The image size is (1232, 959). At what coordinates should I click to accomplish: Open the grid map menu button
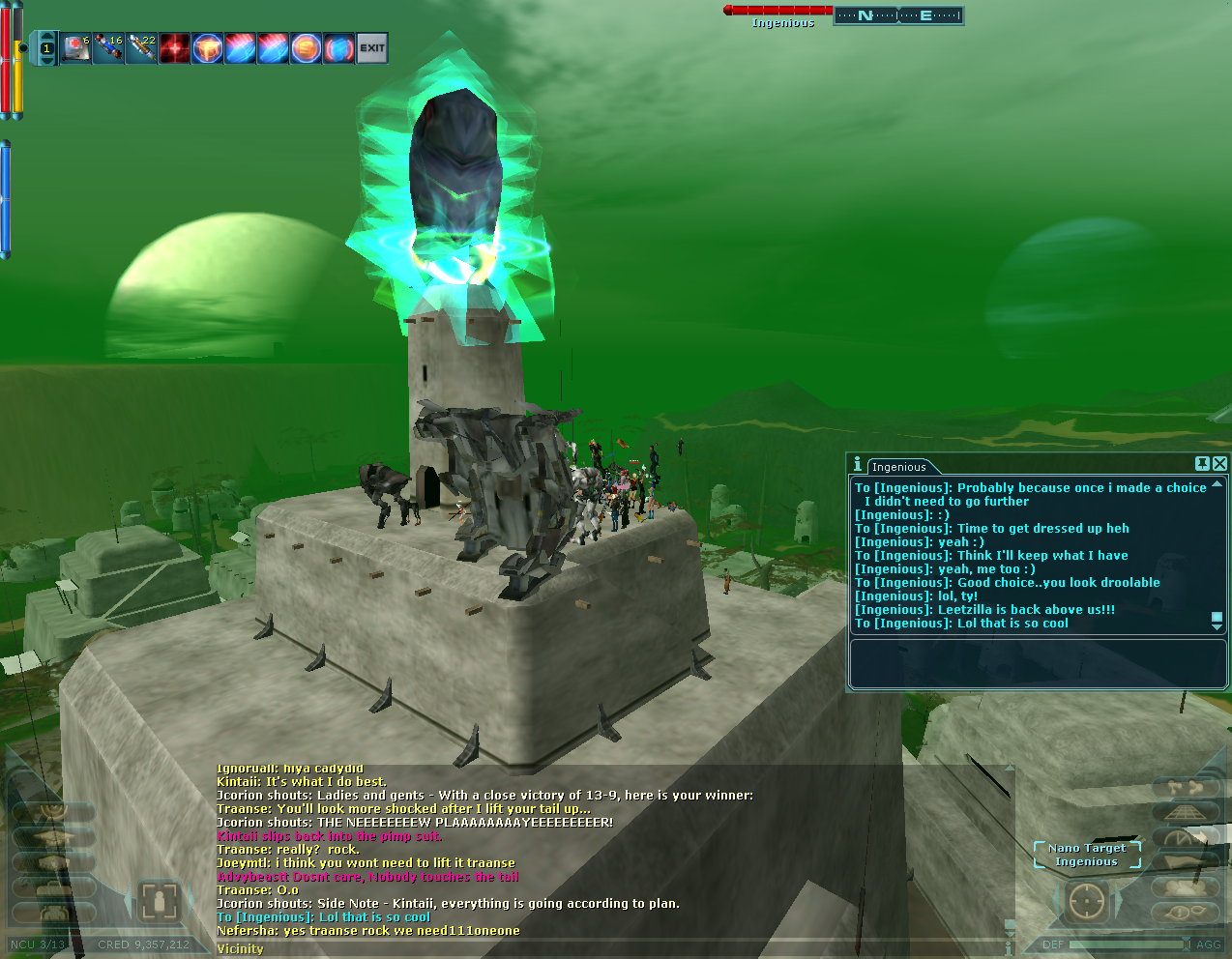(x=1186, y=813)
